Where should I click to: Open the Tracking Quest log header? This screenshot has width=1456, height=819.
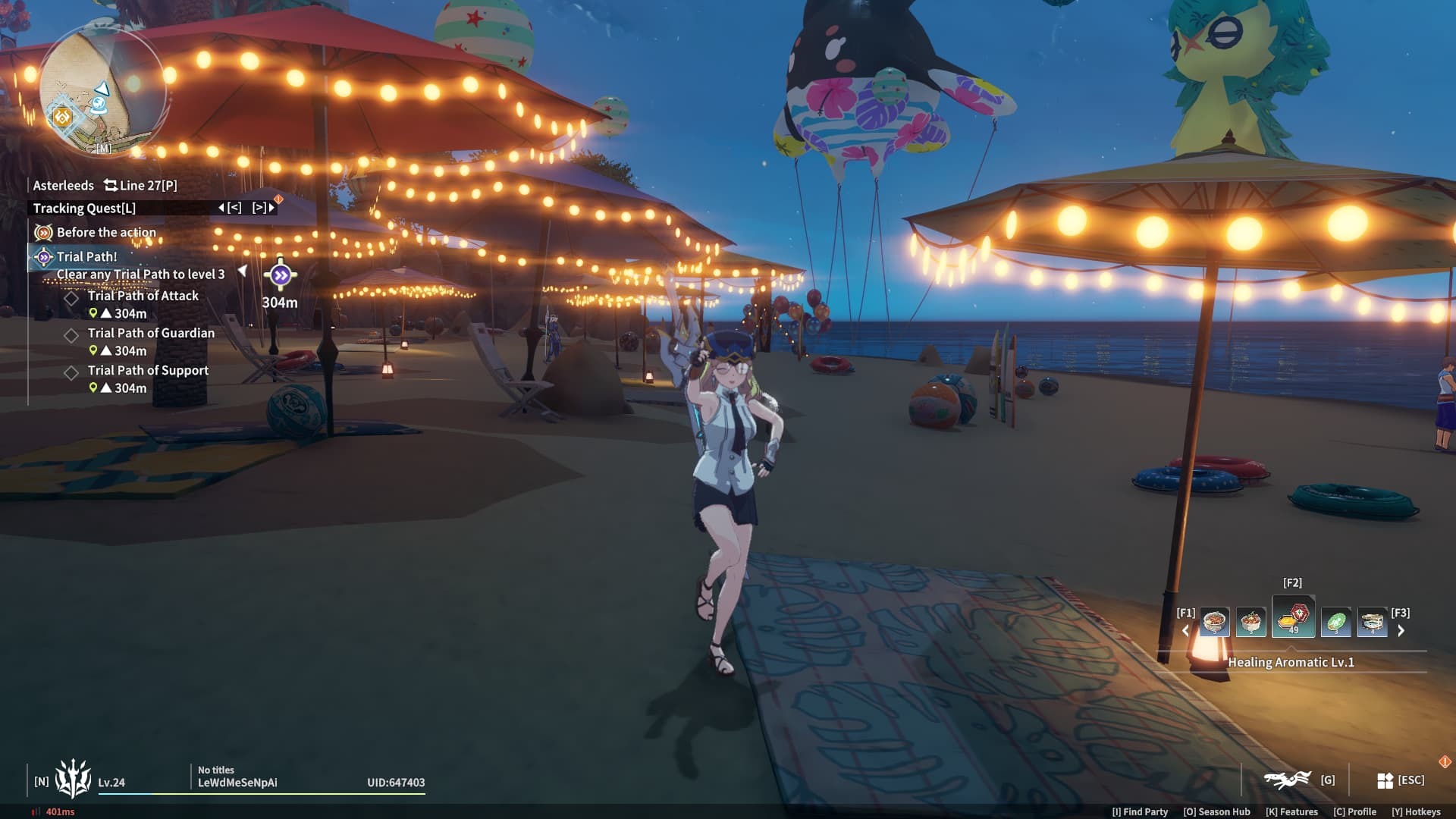tap(85, 208)
